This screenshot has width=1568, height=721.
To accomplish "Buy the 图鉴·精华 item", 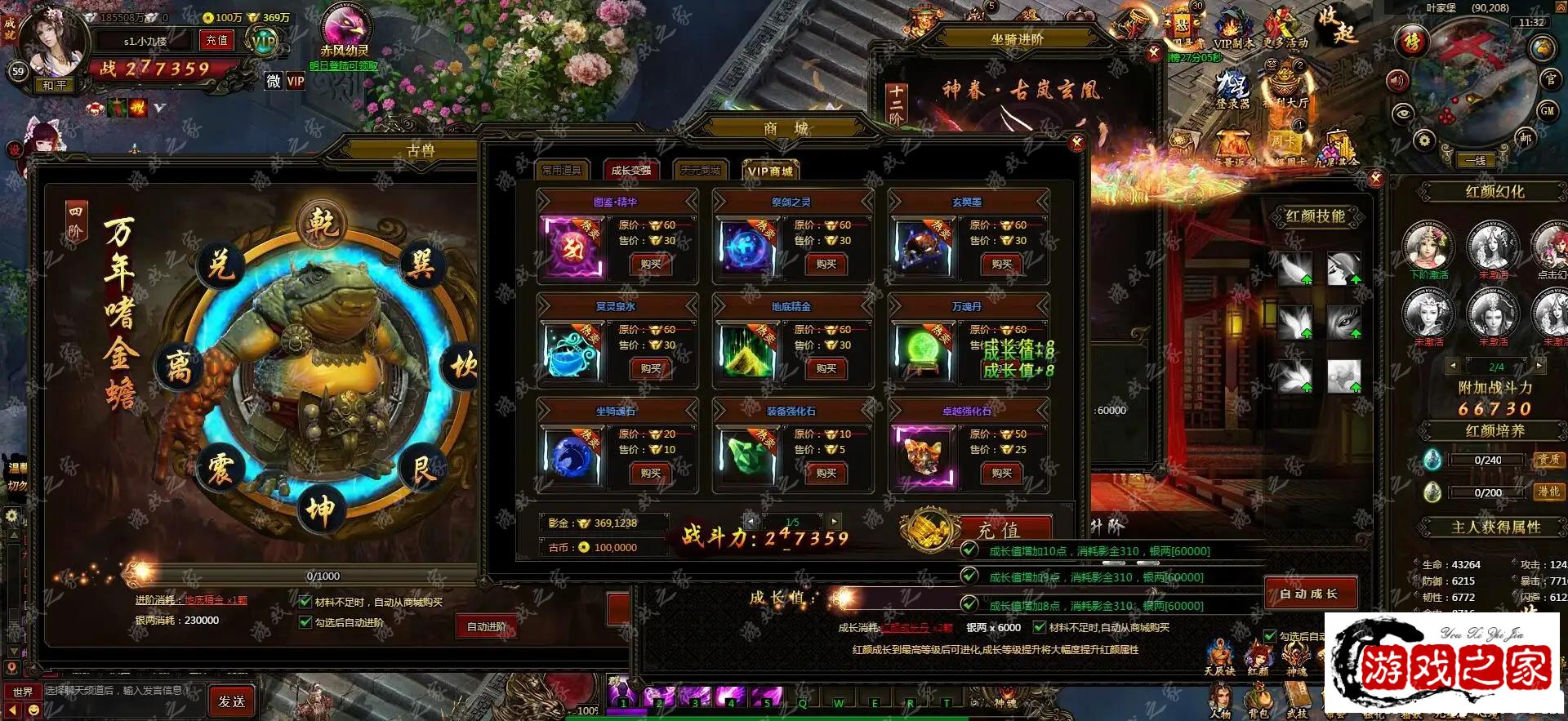I will (x=650, y=264).
